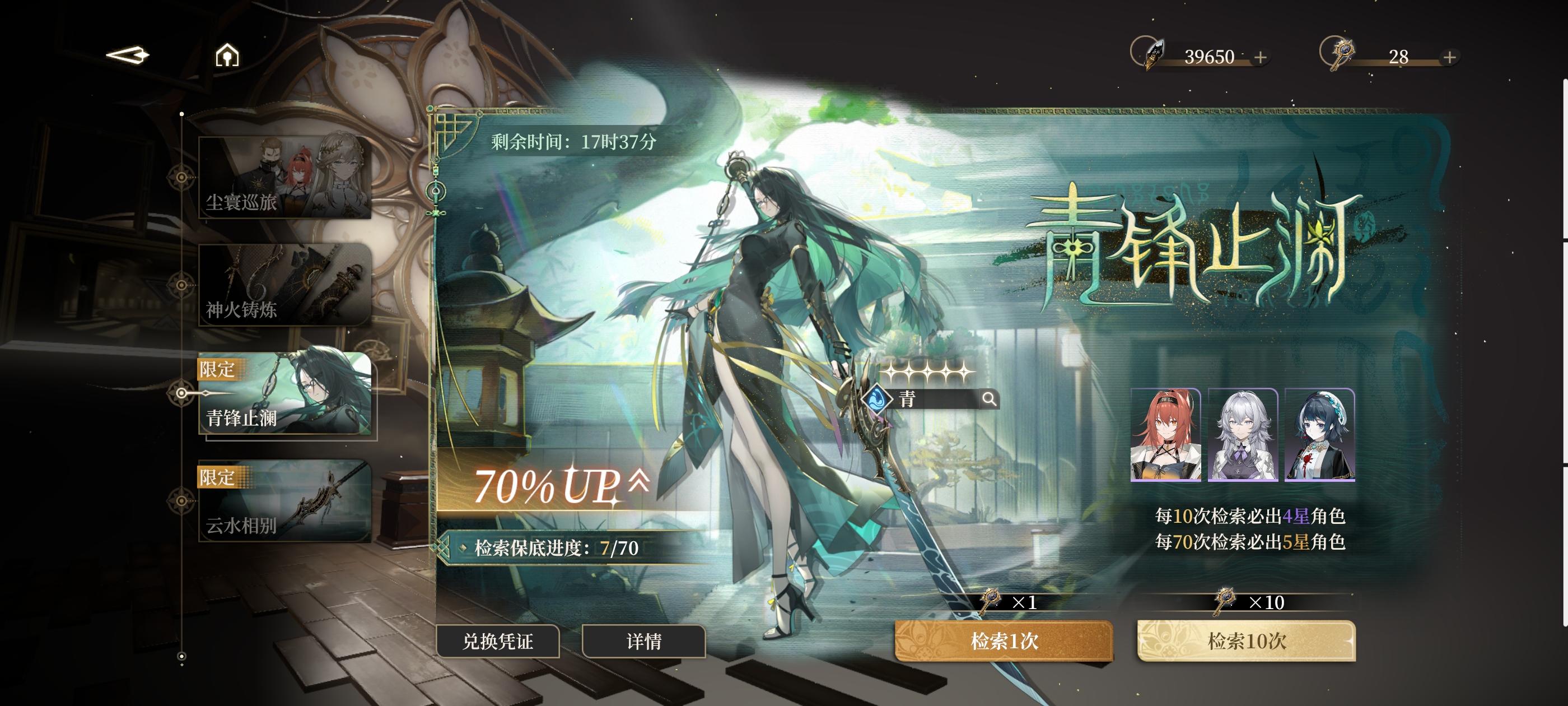Click the gacha ticket icon above 检索1次
The image size is (1568, 706).
(991, 601)
